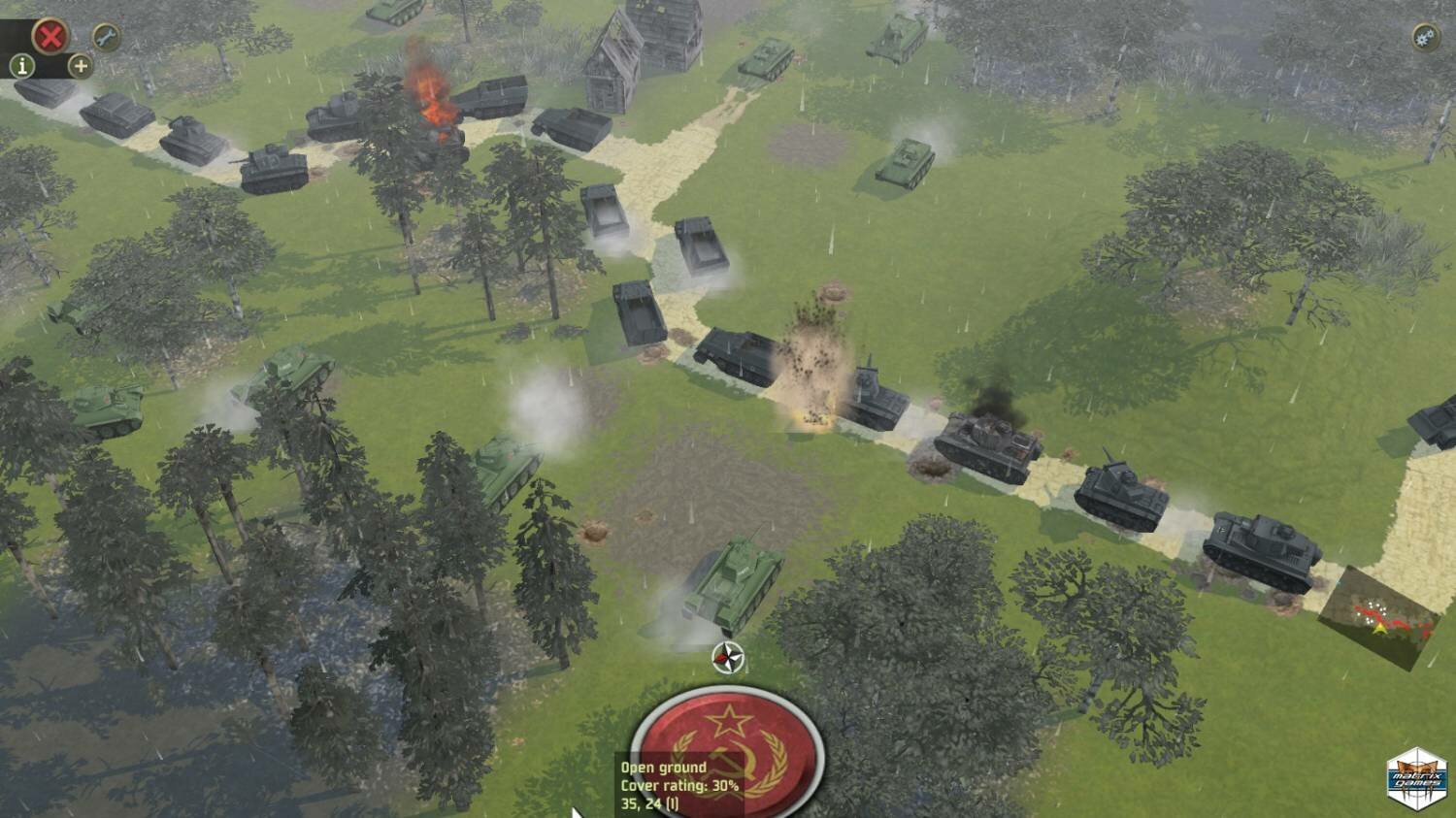Click a white marker dot on the minimap
1456x818 pixels.
(x=1370, y=605)
